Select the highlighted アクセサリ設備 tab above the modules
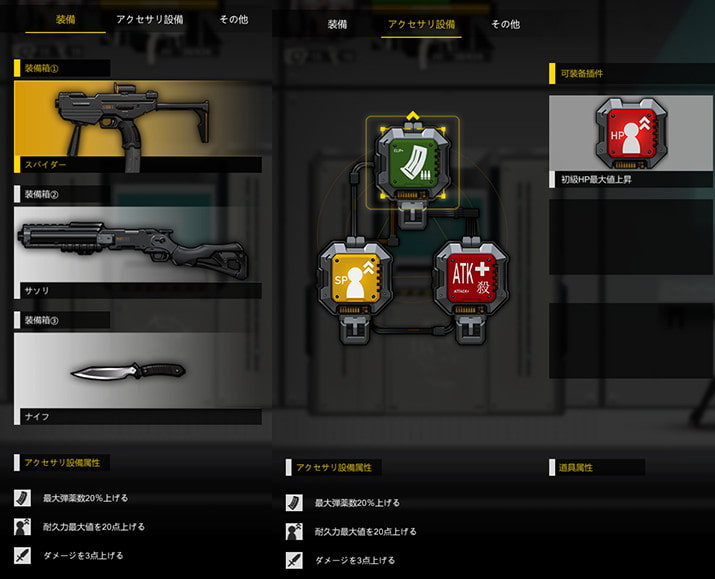Viewport: 715px width, 579px height. click(421, 24)
